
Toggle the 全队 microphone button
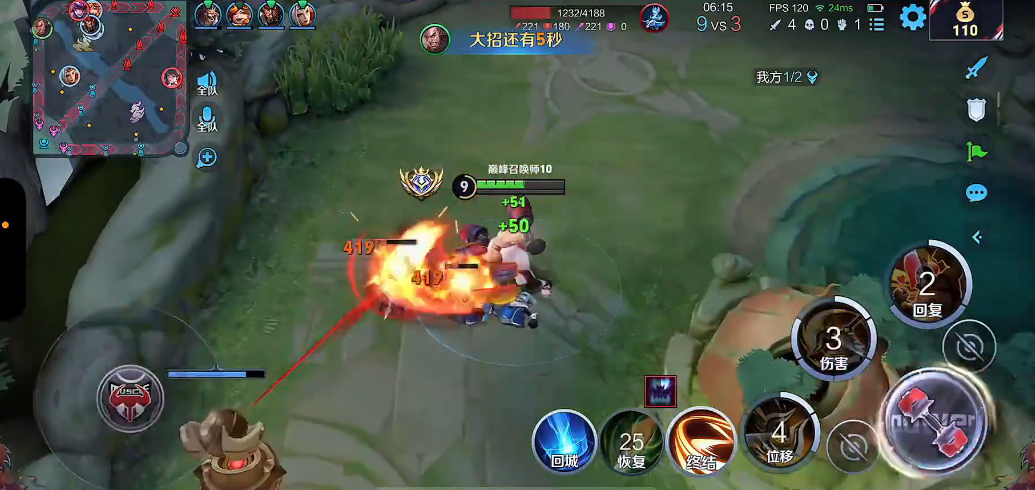point(207,120)
